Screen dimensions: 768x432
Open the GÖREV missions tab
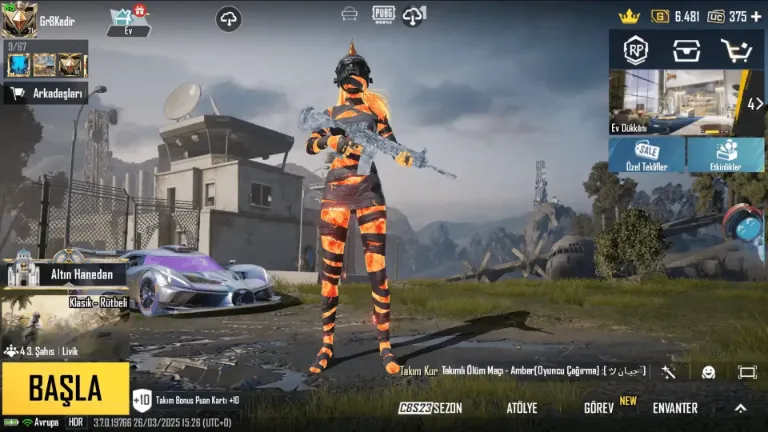600,408
